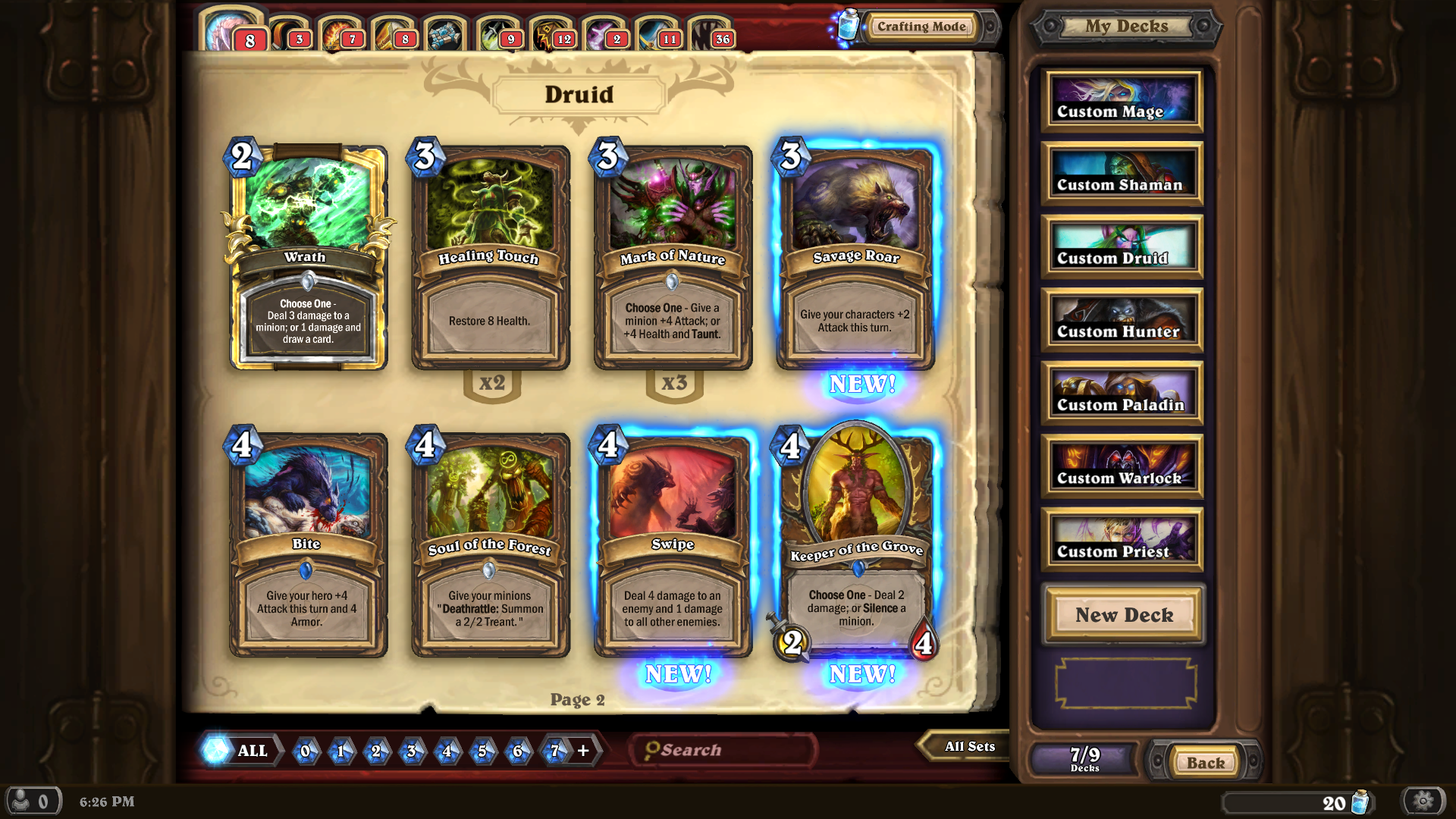Open the Custom Mage deck
Image resolution: width=1456 pixels, height=819 pixels.
(x=1122, y=101)
